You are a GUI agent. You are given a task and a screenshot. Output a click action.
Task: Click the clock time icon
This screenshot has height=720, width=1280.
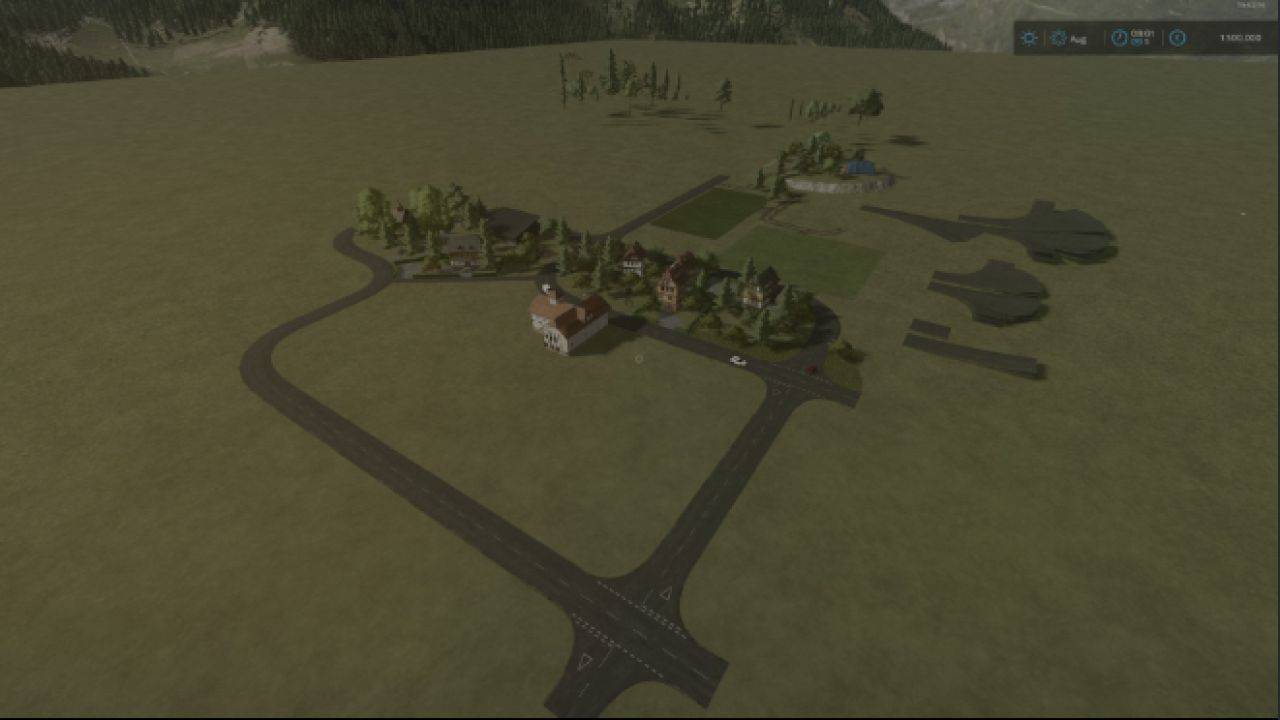point(1119,38)
